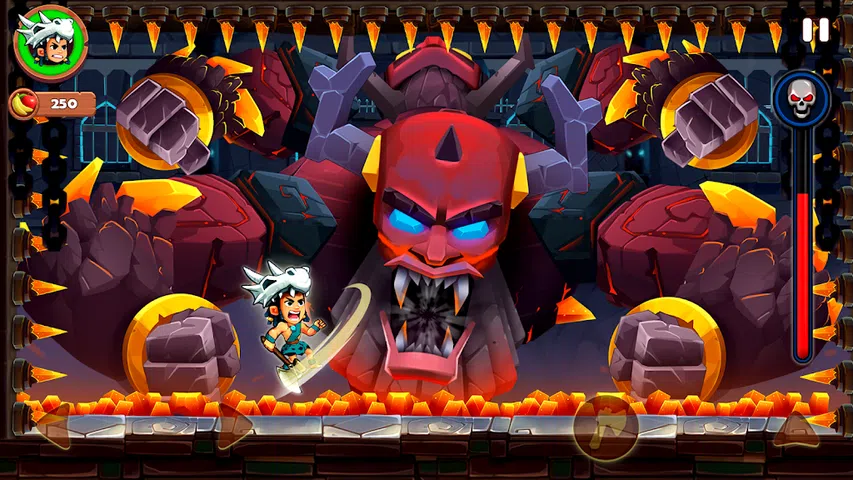Move left with the left arrow control
Screen dimensions: 853x480
coord(55,425)
